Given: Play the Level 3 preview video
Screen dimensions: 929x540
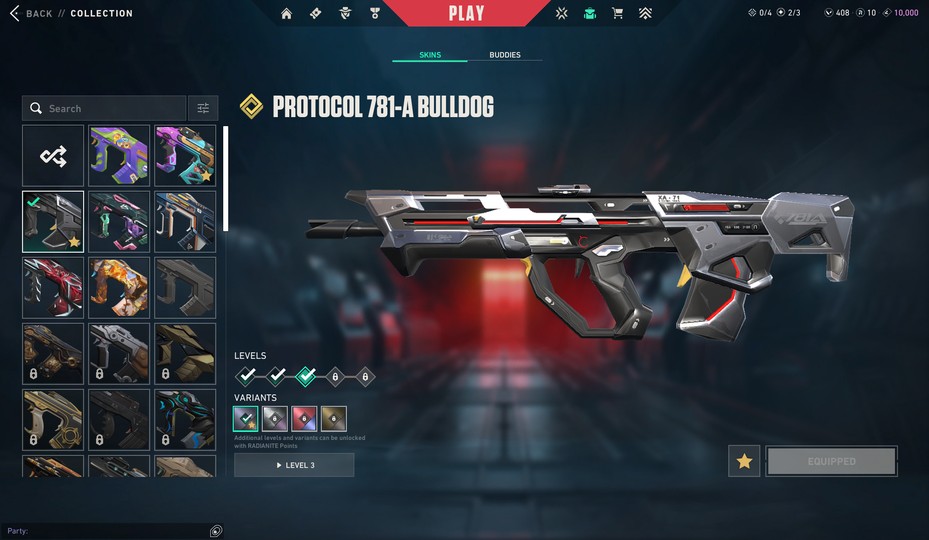Looking at the screenshot, I should pos(294,465).
